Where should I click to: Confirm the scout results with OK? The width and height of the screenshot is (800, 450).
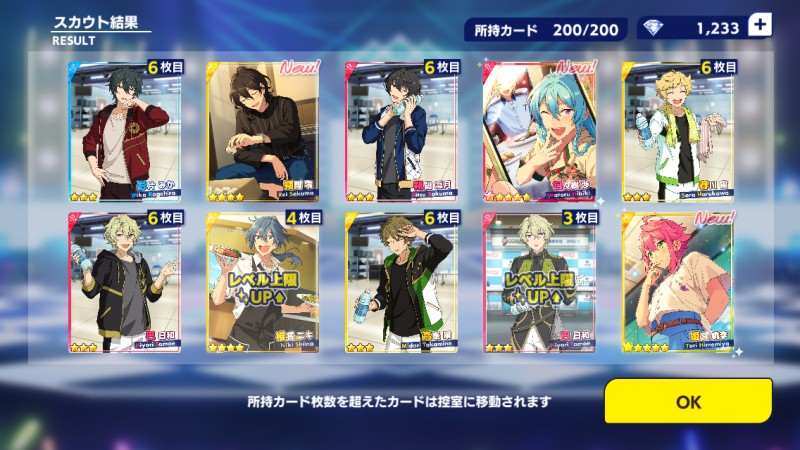688,401
